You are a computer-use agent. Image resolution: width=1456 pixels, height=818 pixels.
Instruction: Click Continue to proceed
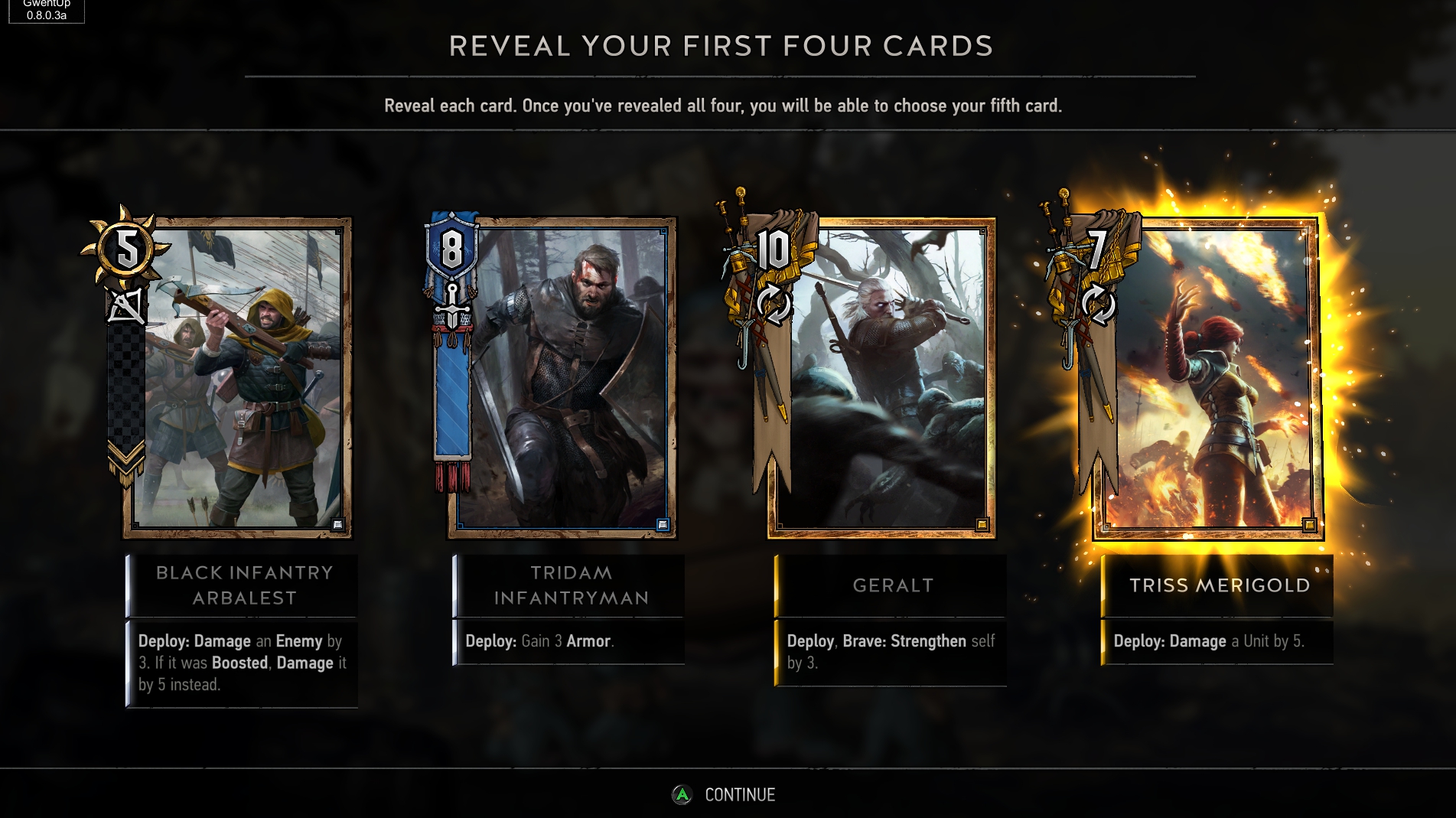coord(725,795)
